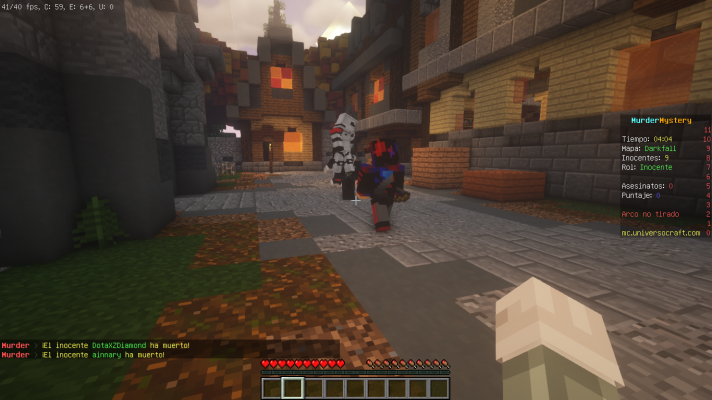Click the ainnary death chat message

point(85,355)
